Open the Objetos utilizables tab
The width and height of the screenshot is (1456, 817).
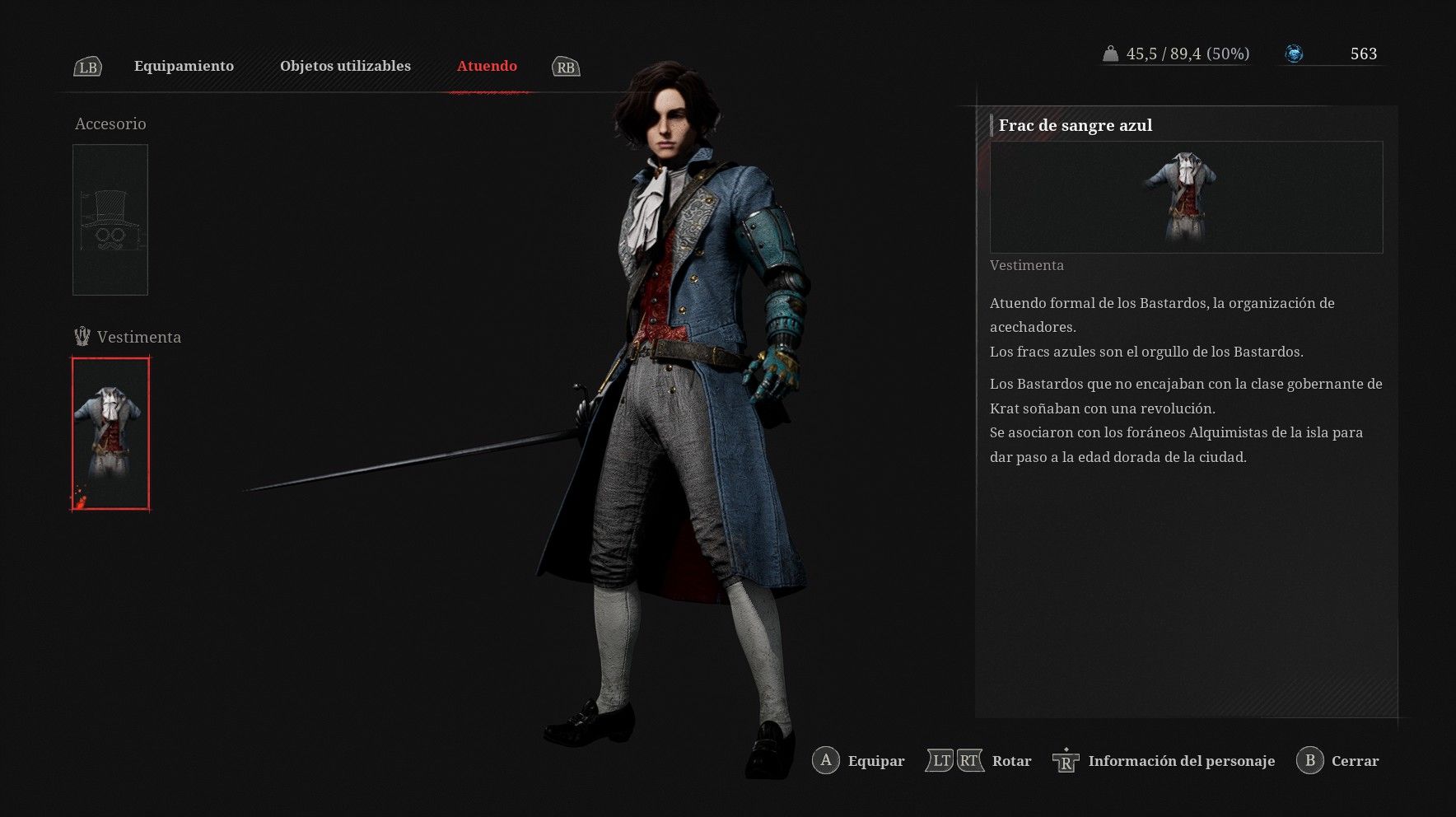coord(345,66)
